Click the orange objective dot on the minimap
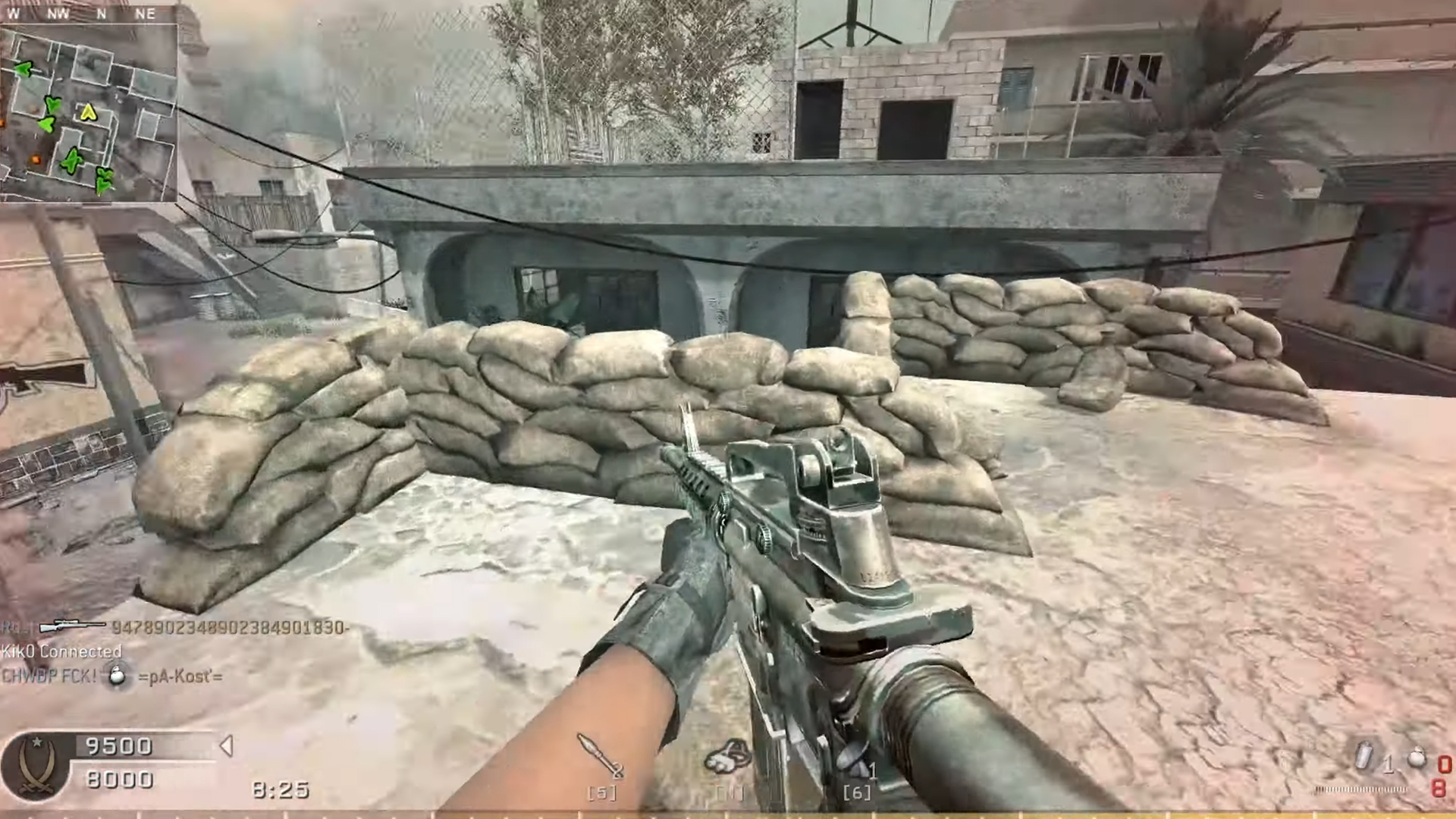The width and height of the screenshot is (1456, 819). click(x=36, y=159)
